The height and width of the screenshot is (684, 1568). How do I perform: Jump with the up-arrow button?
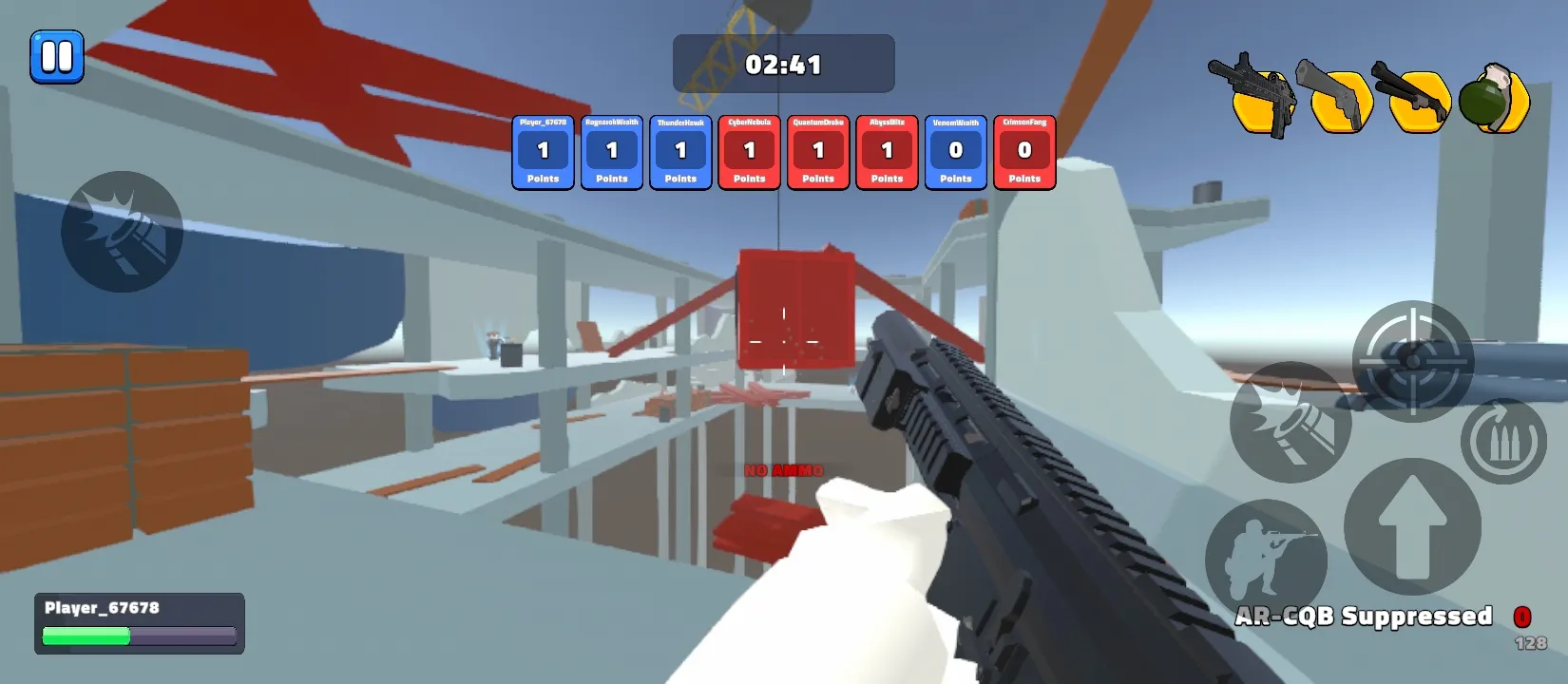(x=1412, y=526)
